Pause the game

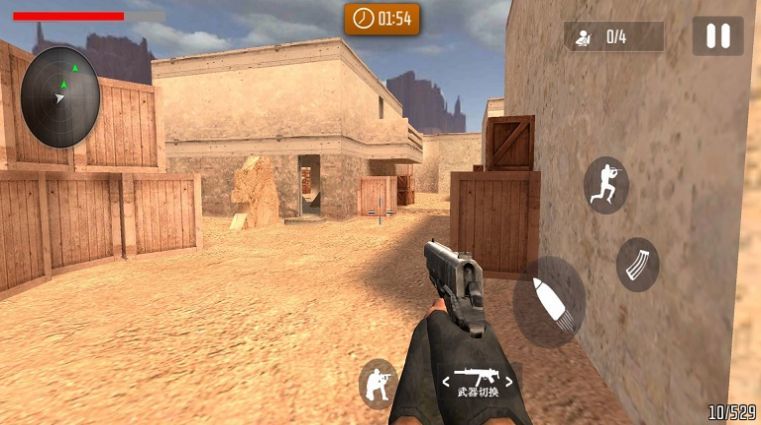click(718, 36)
